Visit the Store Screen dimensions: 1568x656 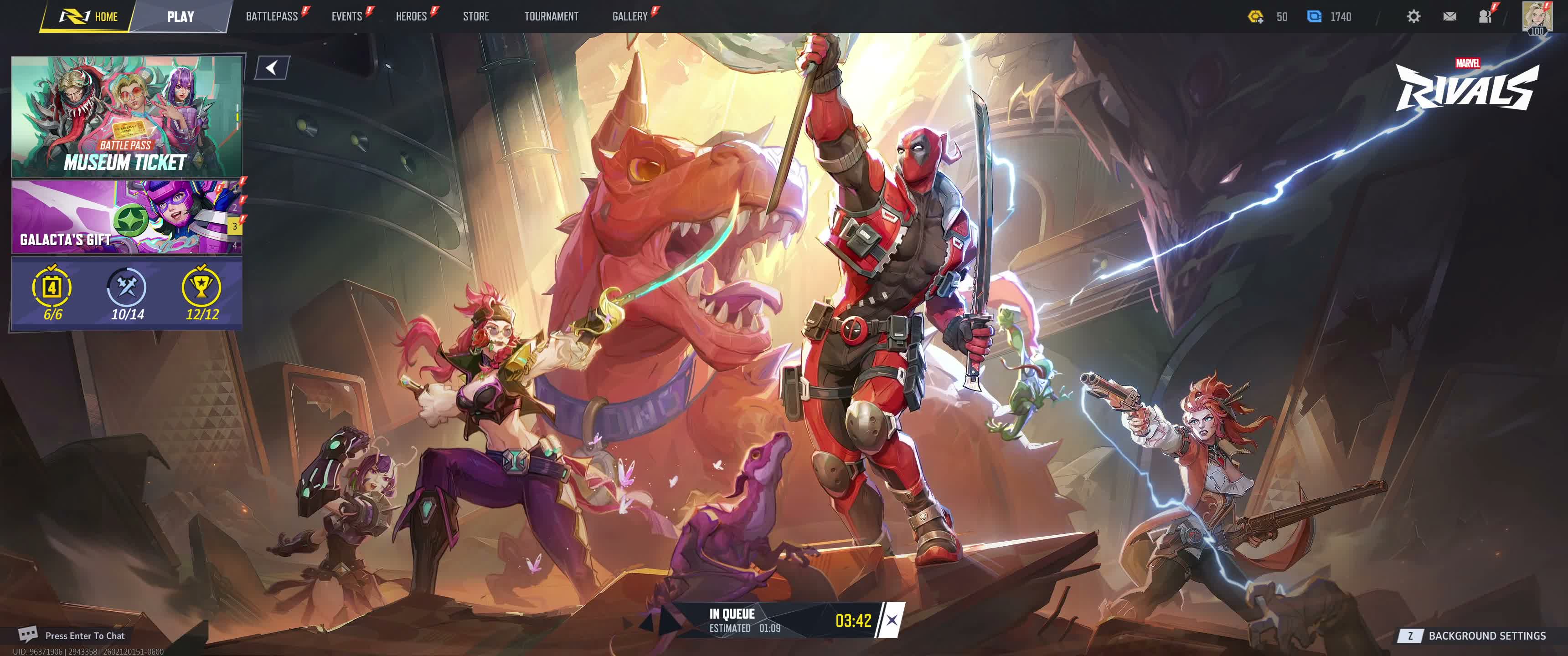tap(475, 16)
